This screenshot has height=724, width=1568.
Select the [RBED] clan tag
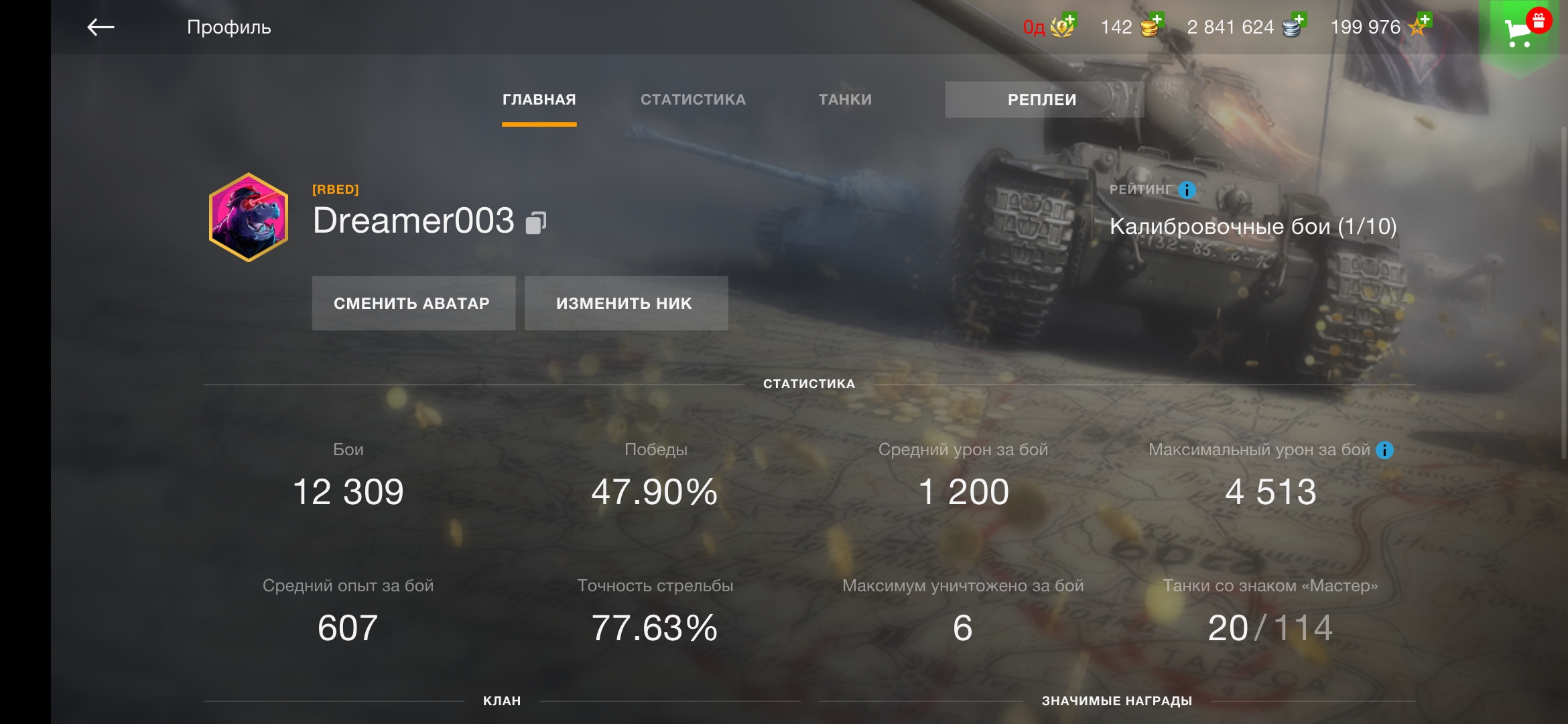click(336, 190)
